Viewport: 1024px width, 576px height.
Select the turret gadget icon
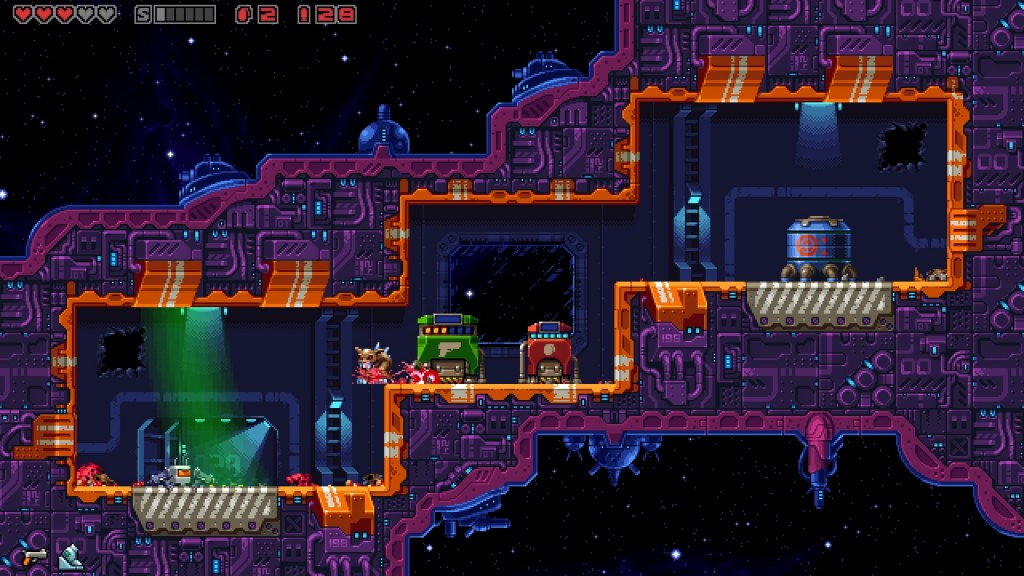tap(70, 556)
